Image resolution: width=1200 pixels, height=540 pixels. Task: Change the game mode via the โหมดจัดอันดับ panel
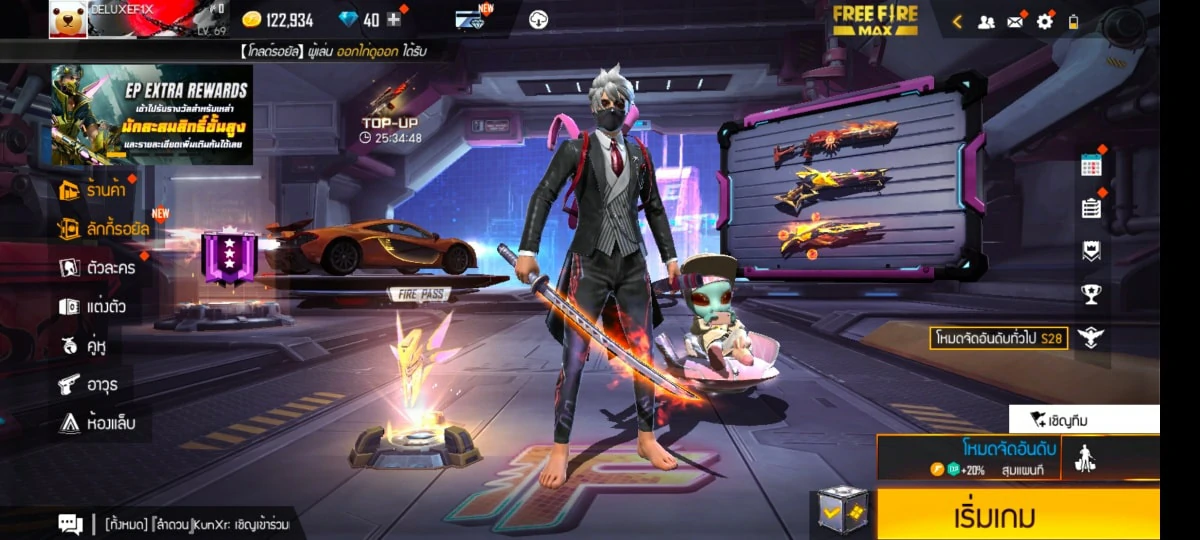coord(967,457)
